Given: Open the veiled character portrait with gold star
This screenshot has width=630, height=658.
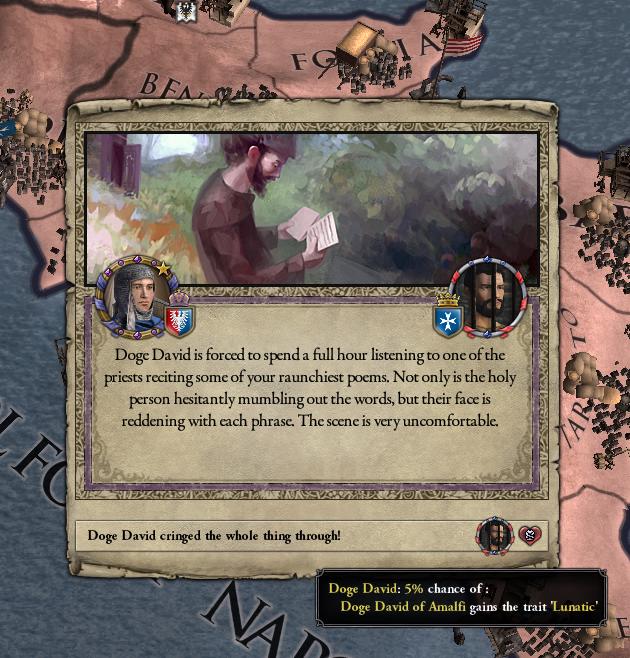Looking at the screenshot, I should pos(133,297).
